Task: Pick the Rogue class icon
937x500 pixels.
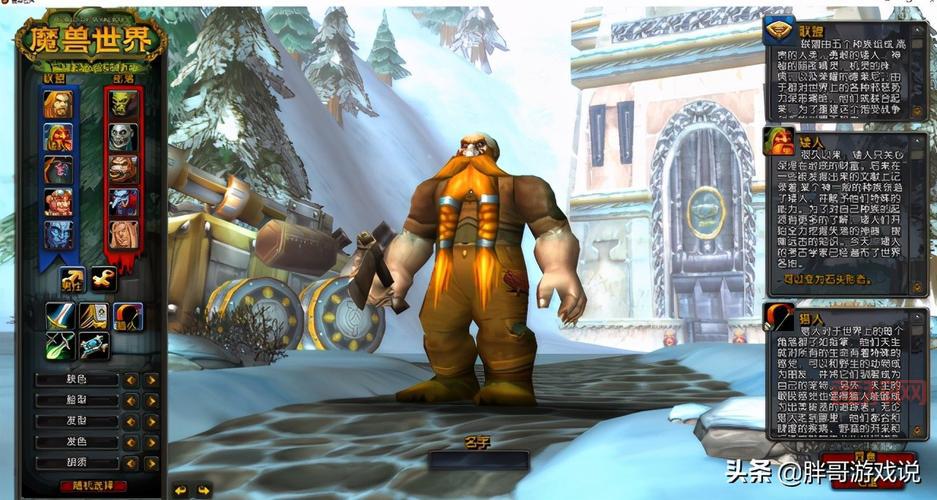Action: [60, 346]
